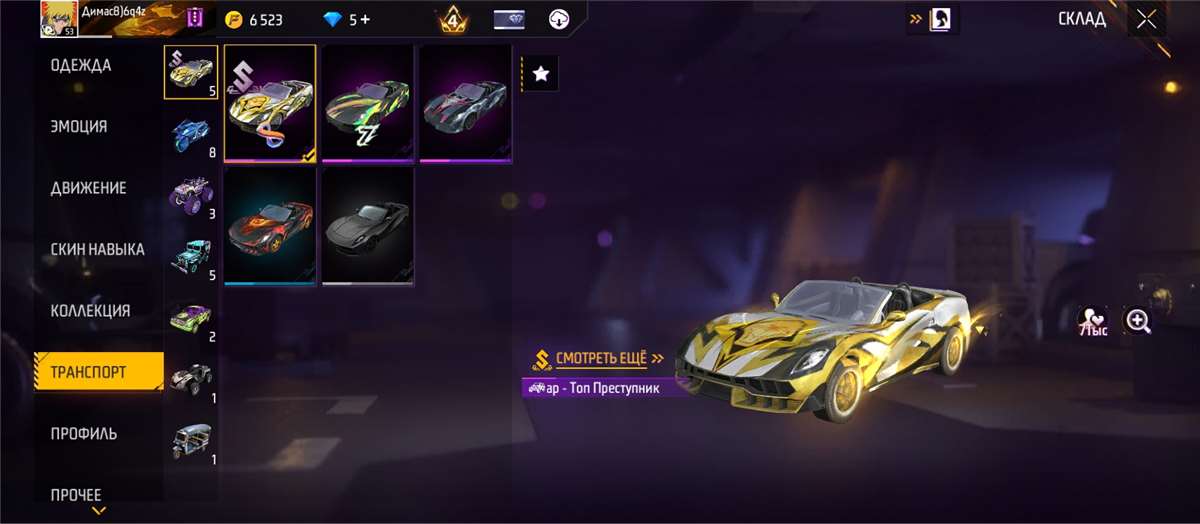Close the Склад screen
Image resolution: width=1200 pixels, height=524 pixels.
[1146, 19]
